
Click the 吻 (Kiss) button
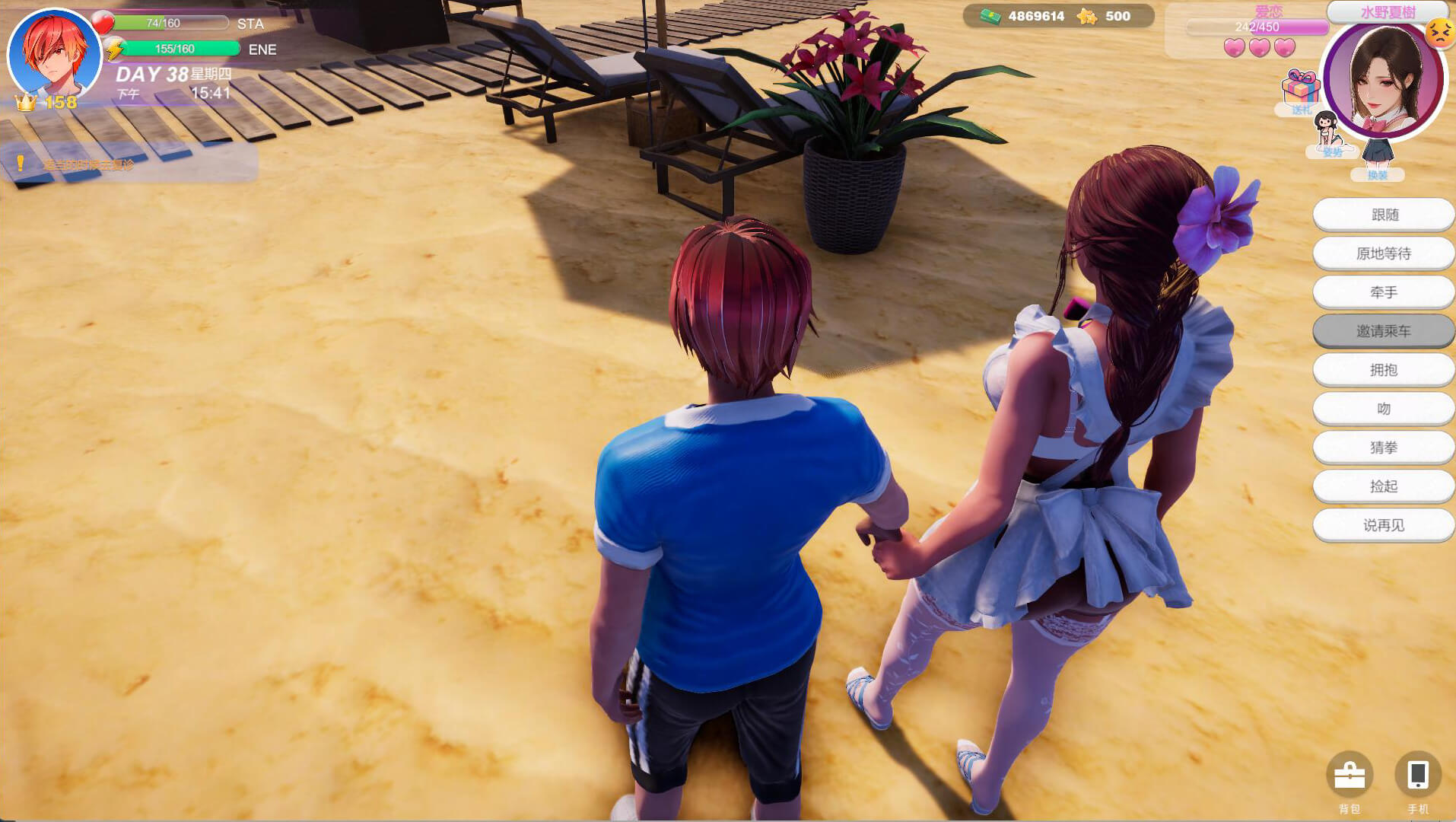[x=1384, y=409]
